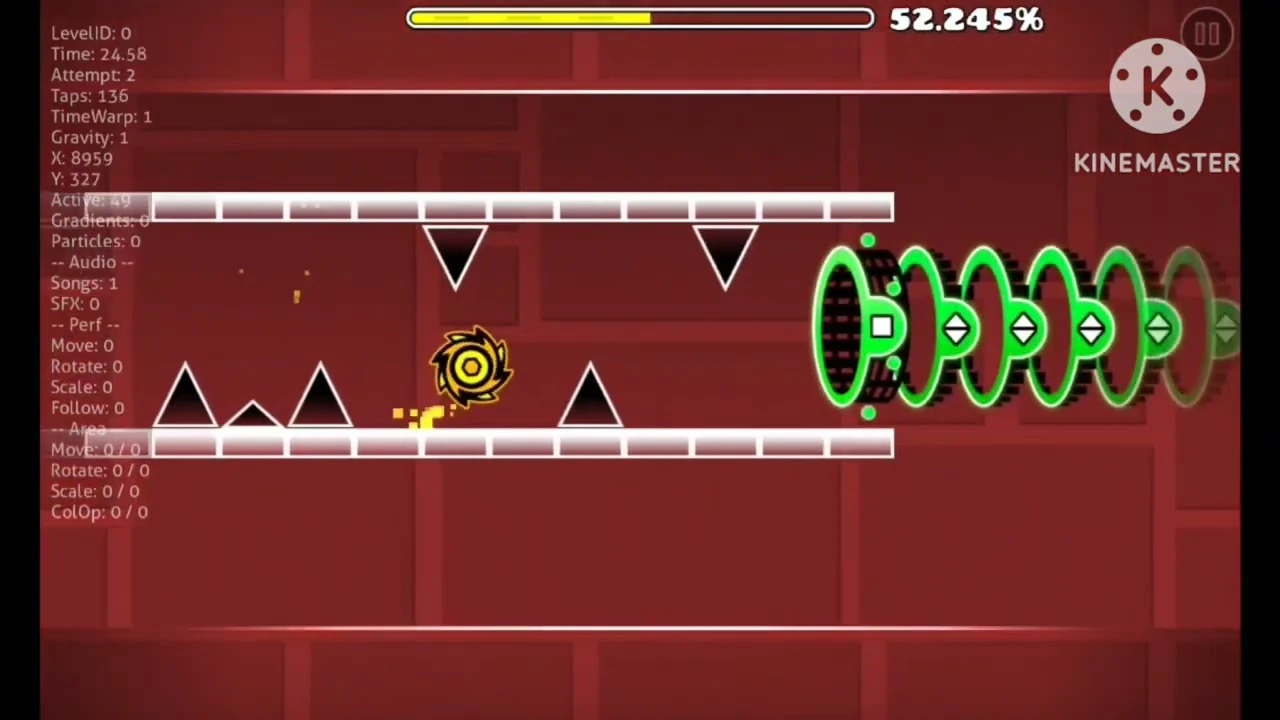The image size is (1280, 720).
Task: Select the square icon inside the green ring
Action: click(882, 327)
